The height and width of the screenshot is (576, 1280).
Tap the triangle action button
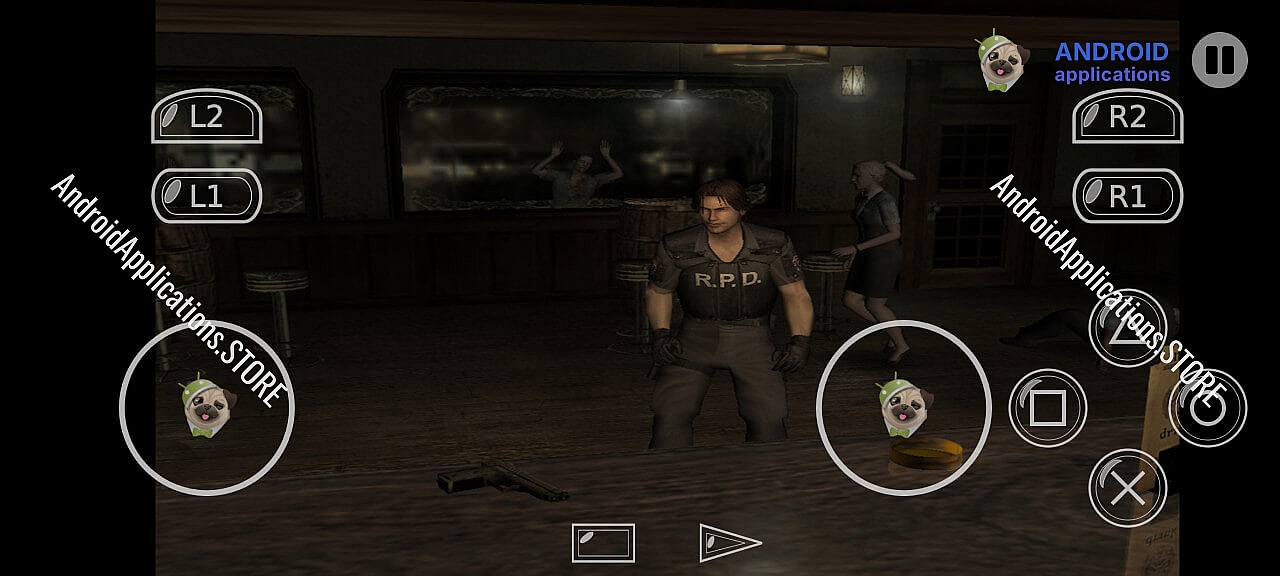[x=1127, y=328]
